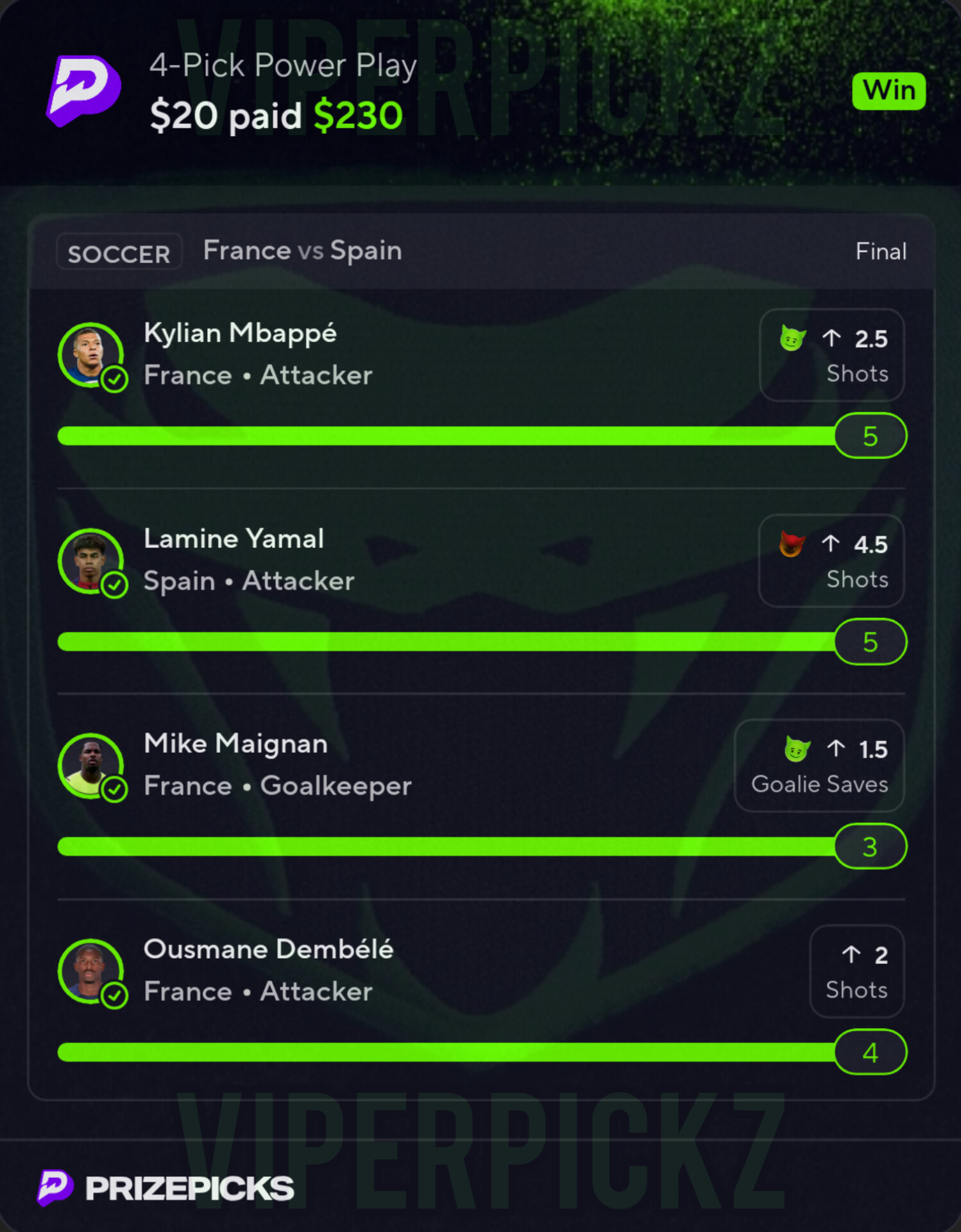This screenshot has height=1232, width=961.
Task: Select Yamal's 4.5 Shots pick box
Action: [831, 561]
